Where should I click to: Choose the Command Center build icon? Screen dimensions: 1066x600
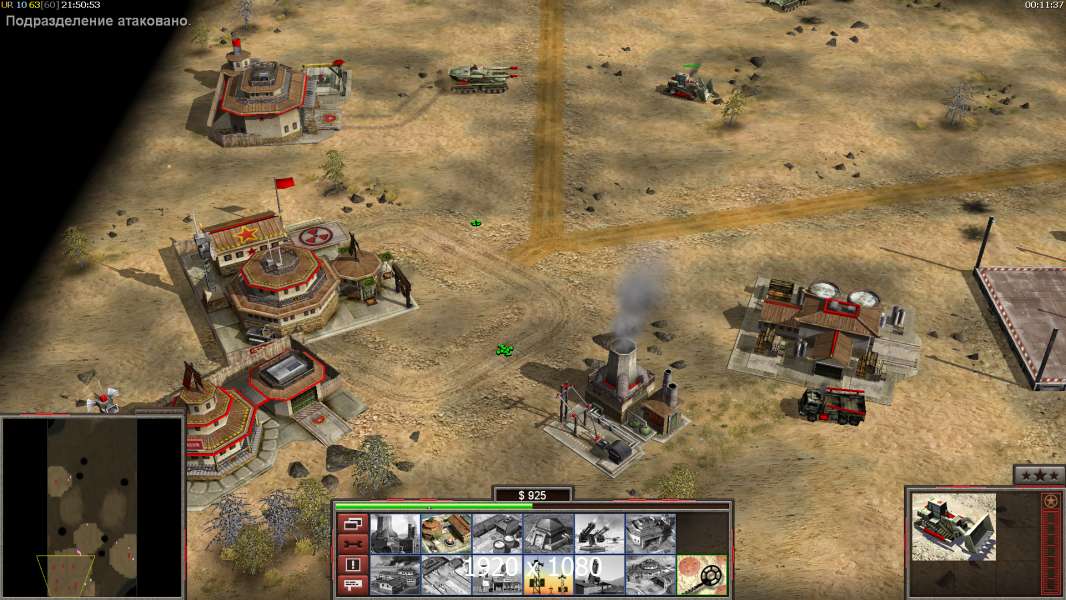650,575
